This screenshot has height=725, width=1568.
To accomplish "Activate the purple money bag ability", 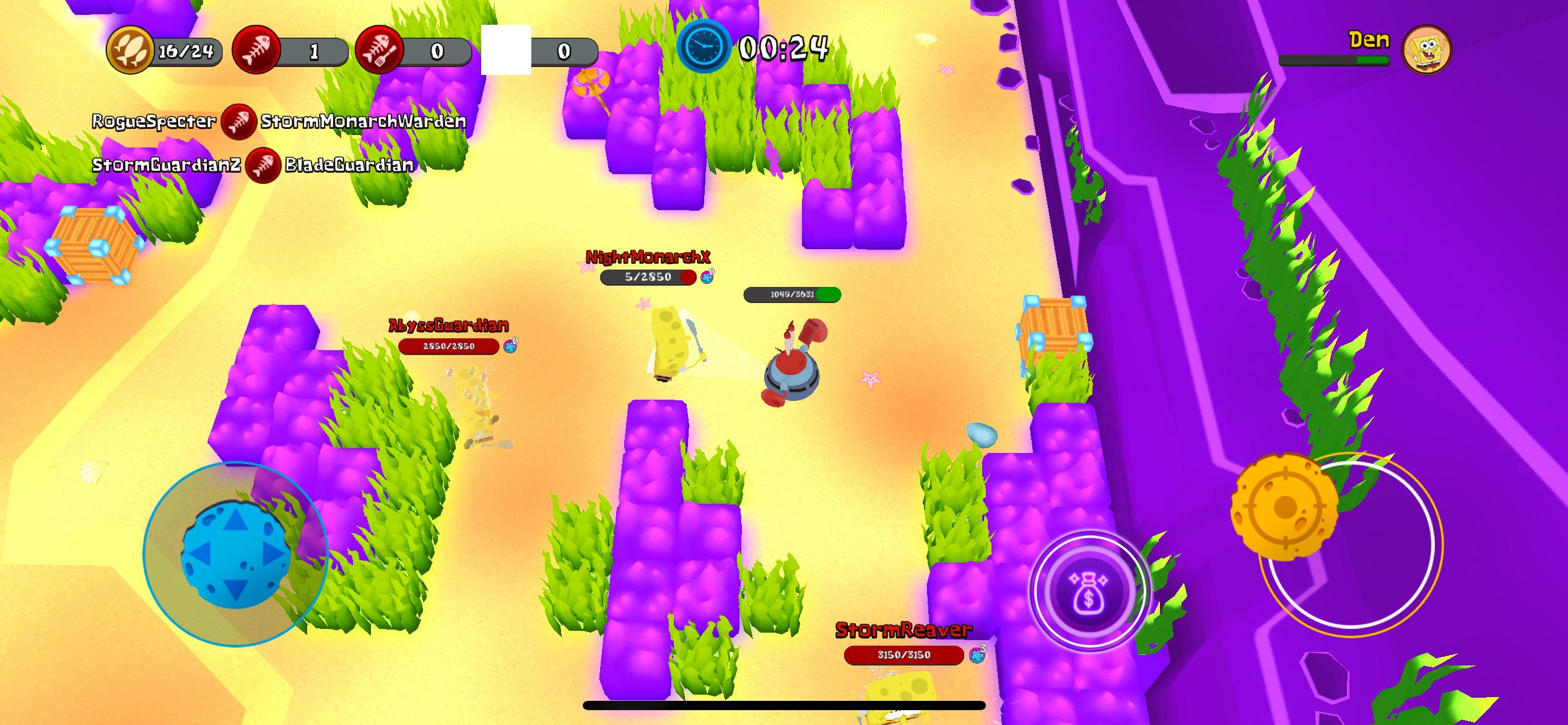I will point(1088,591).
